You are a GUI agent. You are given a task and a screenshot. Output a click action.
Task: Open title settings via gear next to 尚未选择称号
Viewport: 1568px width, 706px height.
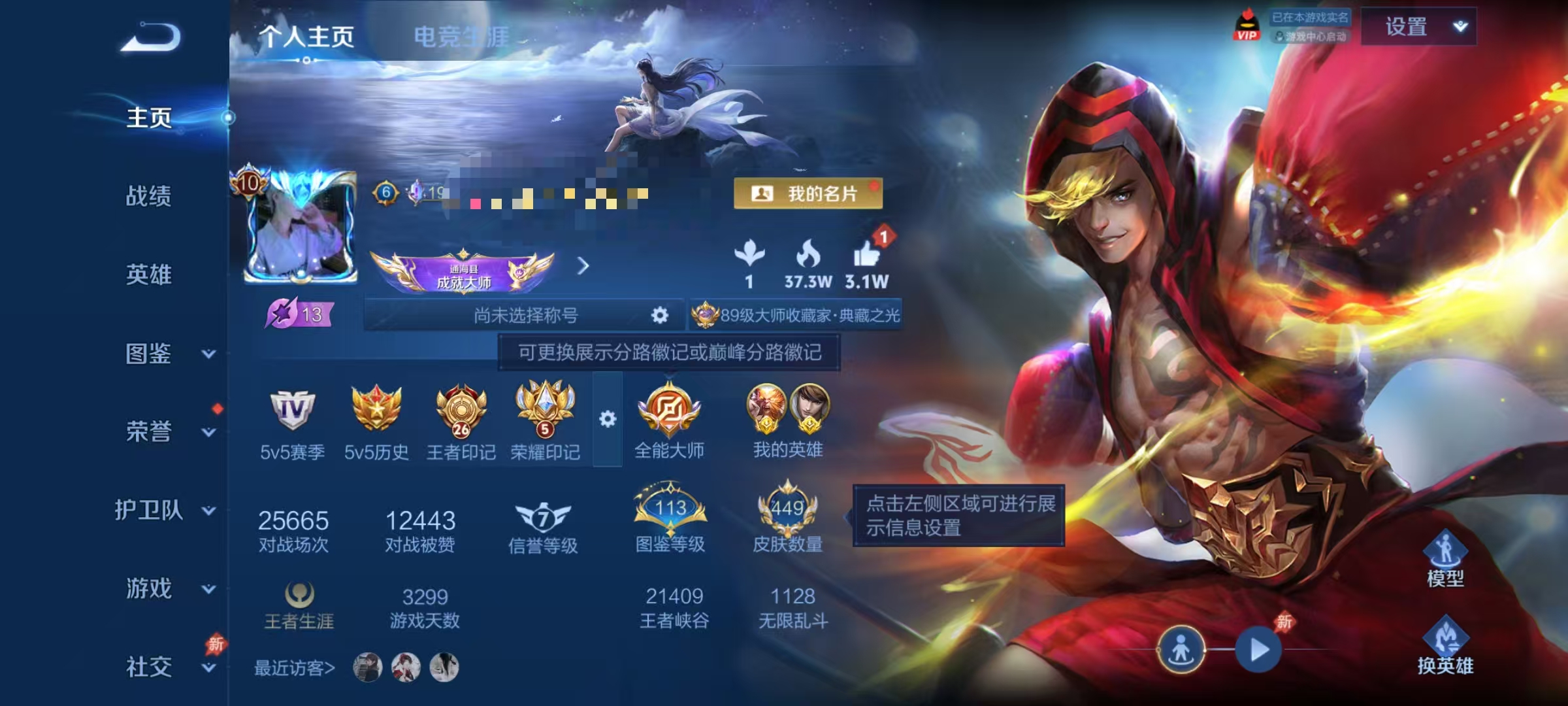[659, 315]
